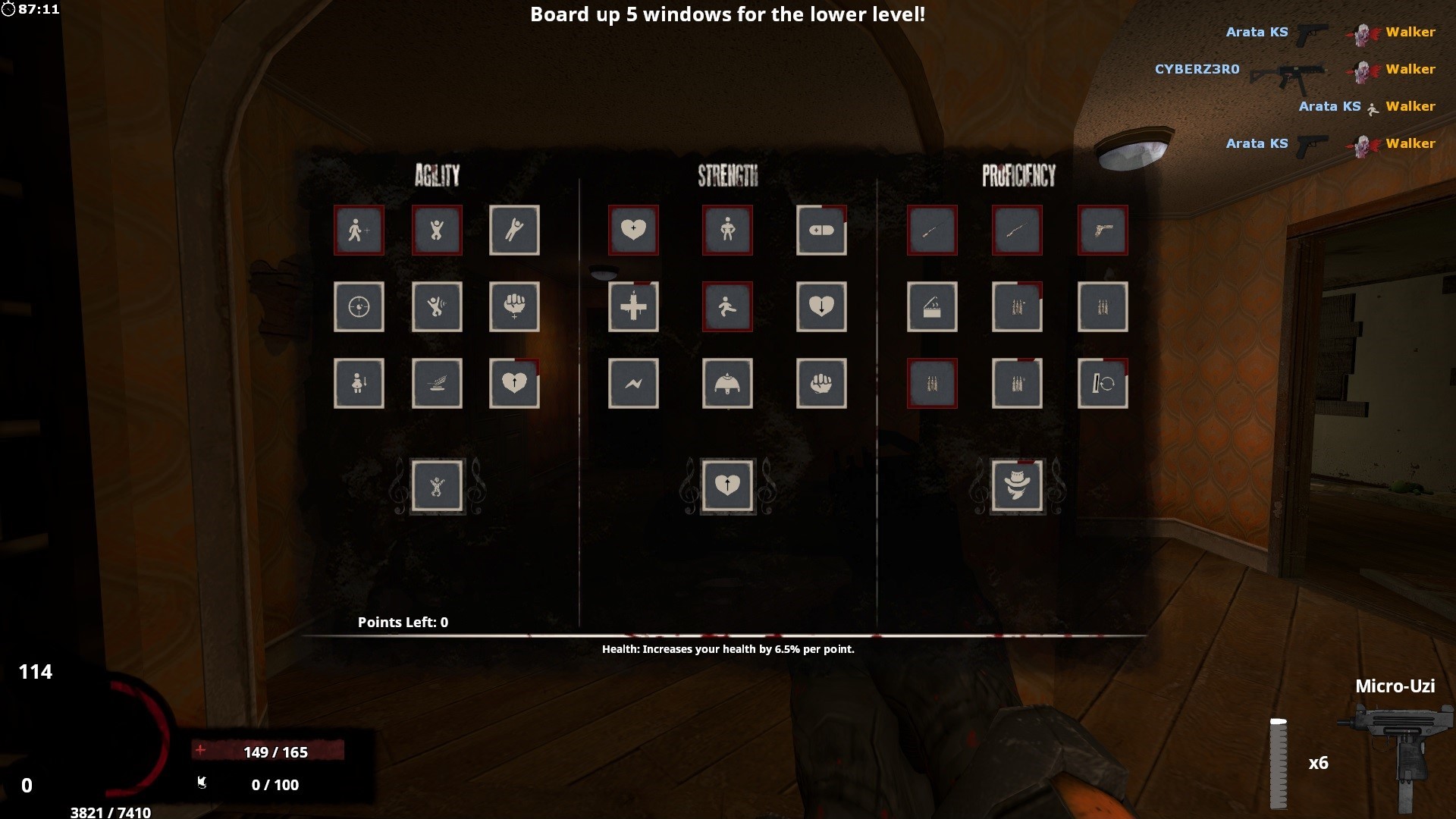Toggle the selected ammo skill in Proficiency
This screenshot has width=1456, height=819.
pyautogui.click(x=932, y=384)
